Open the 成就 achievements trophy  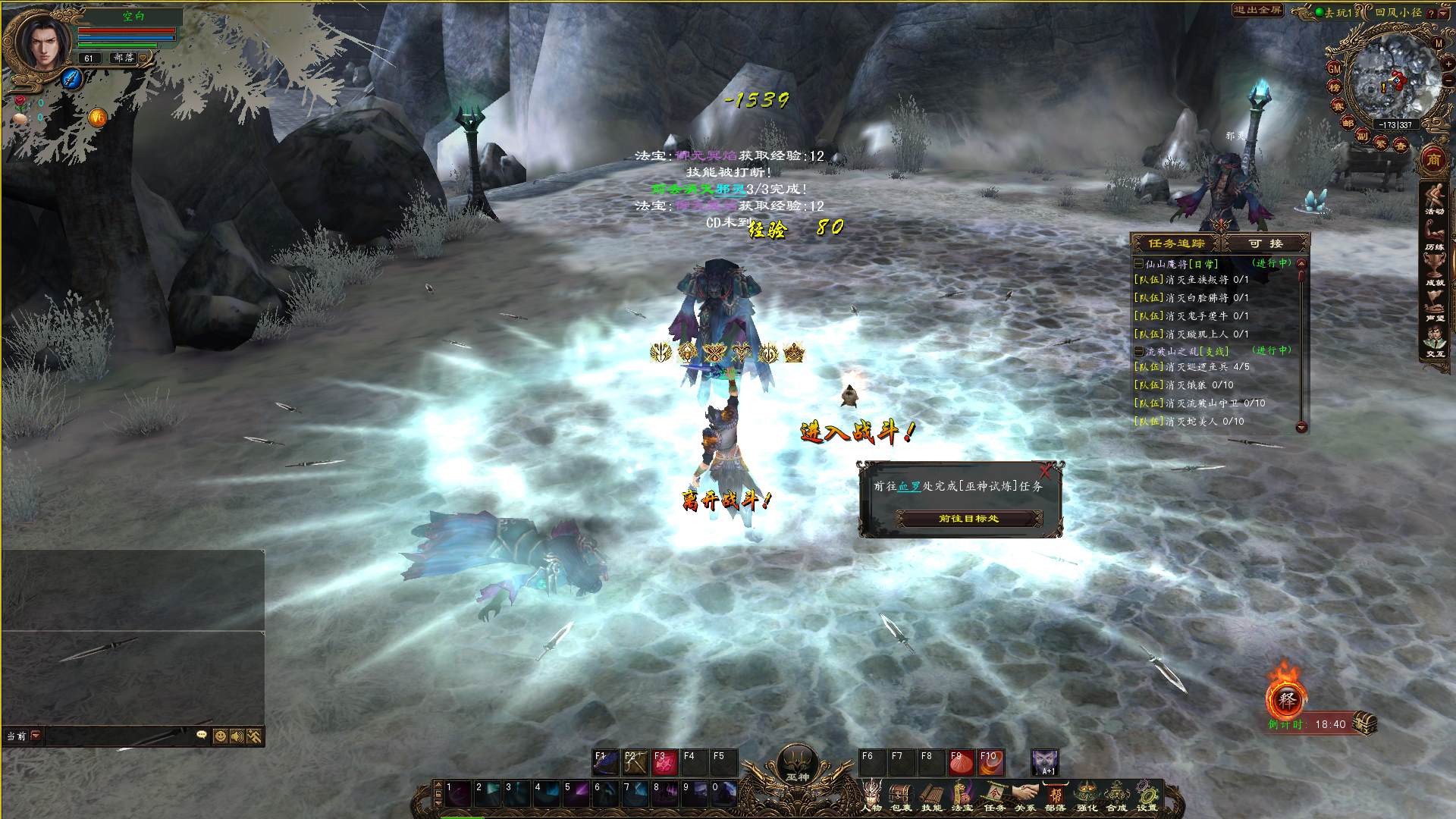pyautogui.click(x=1433, y=269)
